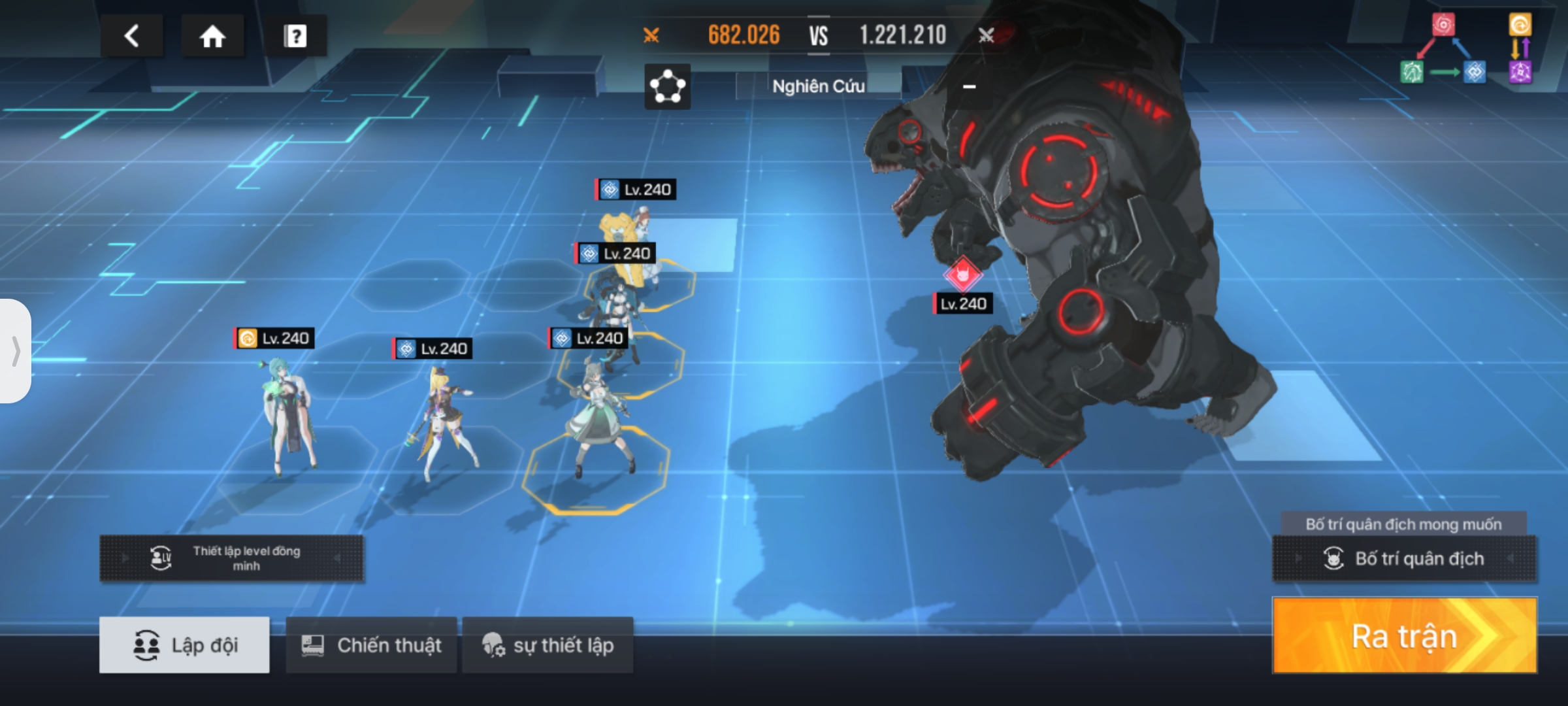Open the Chiến thuật tab
The width and height of the screenshot is (1568, 706).
371,645
